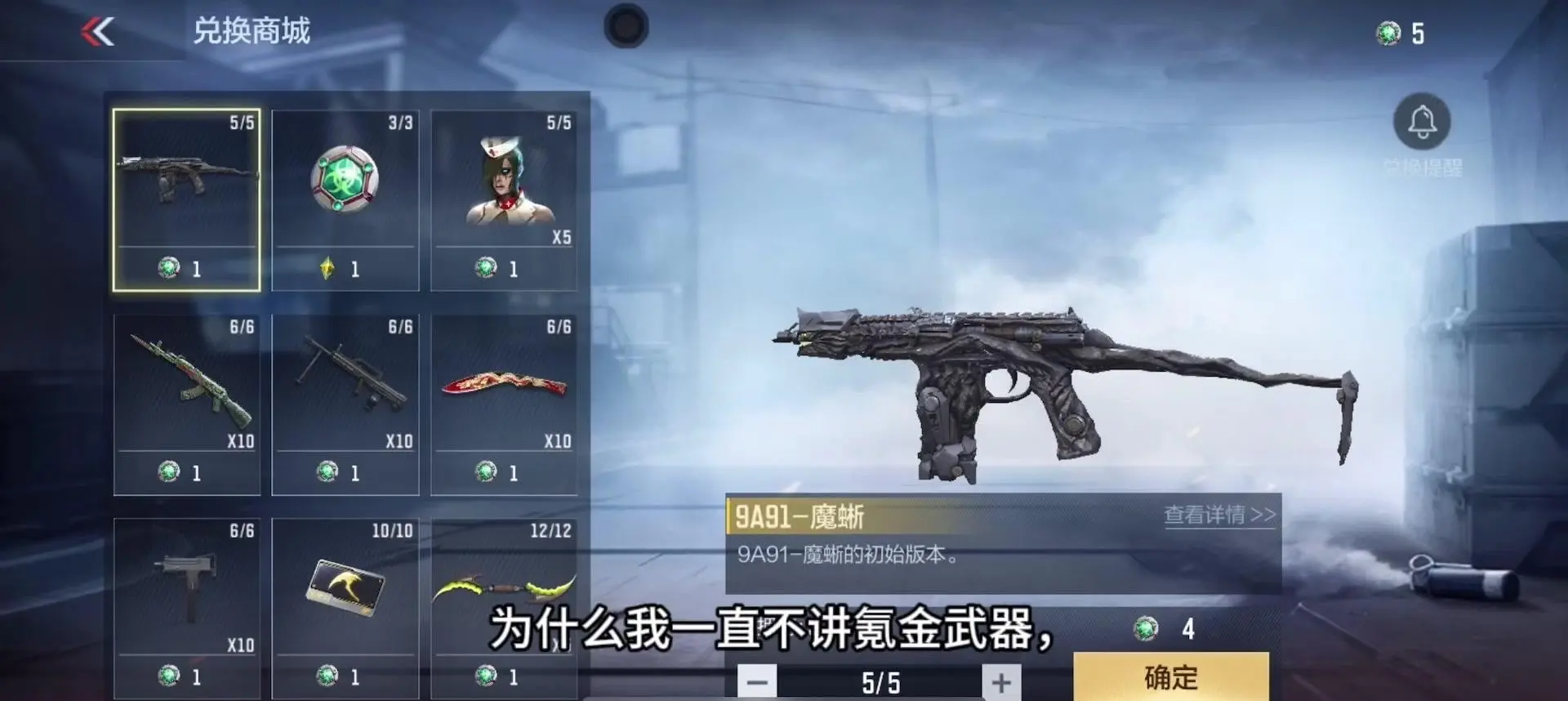Viewport: 1568px width, 701px height.
Task: Decrease exchange quantity with the minus button
Action: tap(757, 680)
